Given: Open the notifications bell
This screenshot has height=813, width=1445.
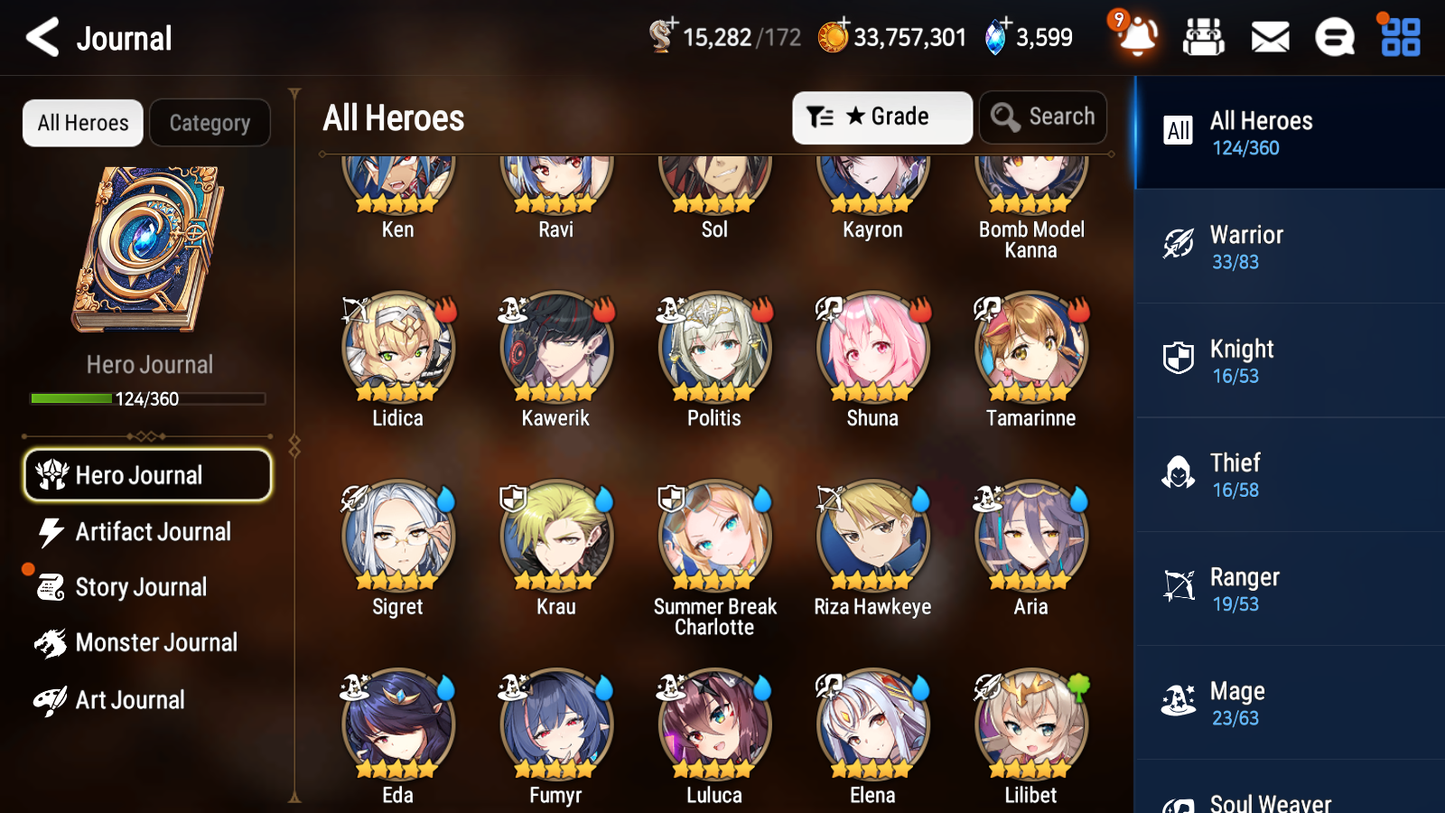Looking at the screenshot, I should click(x=1135, y=37).
